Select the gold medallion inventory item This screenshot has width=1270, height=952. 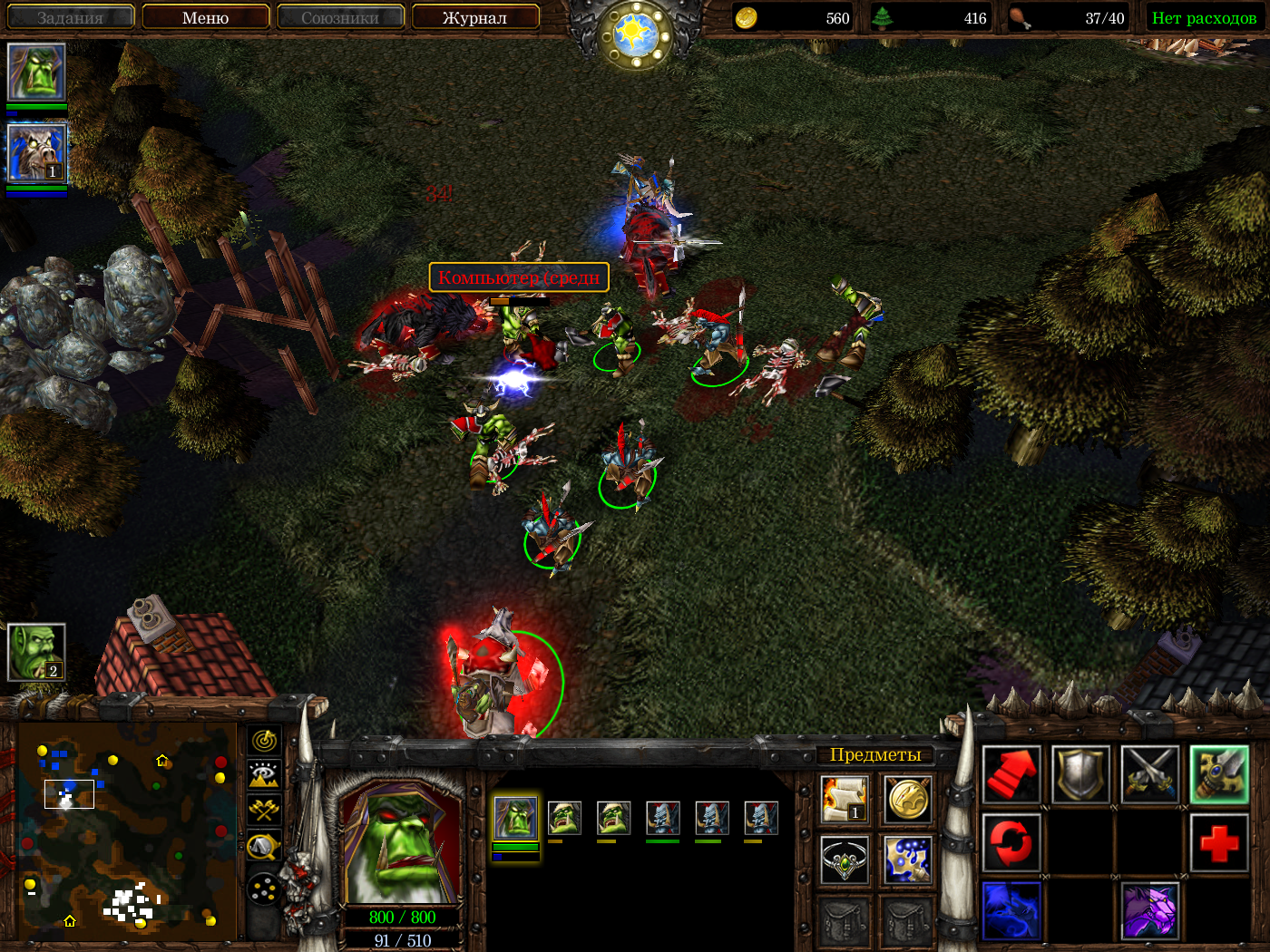907,800
